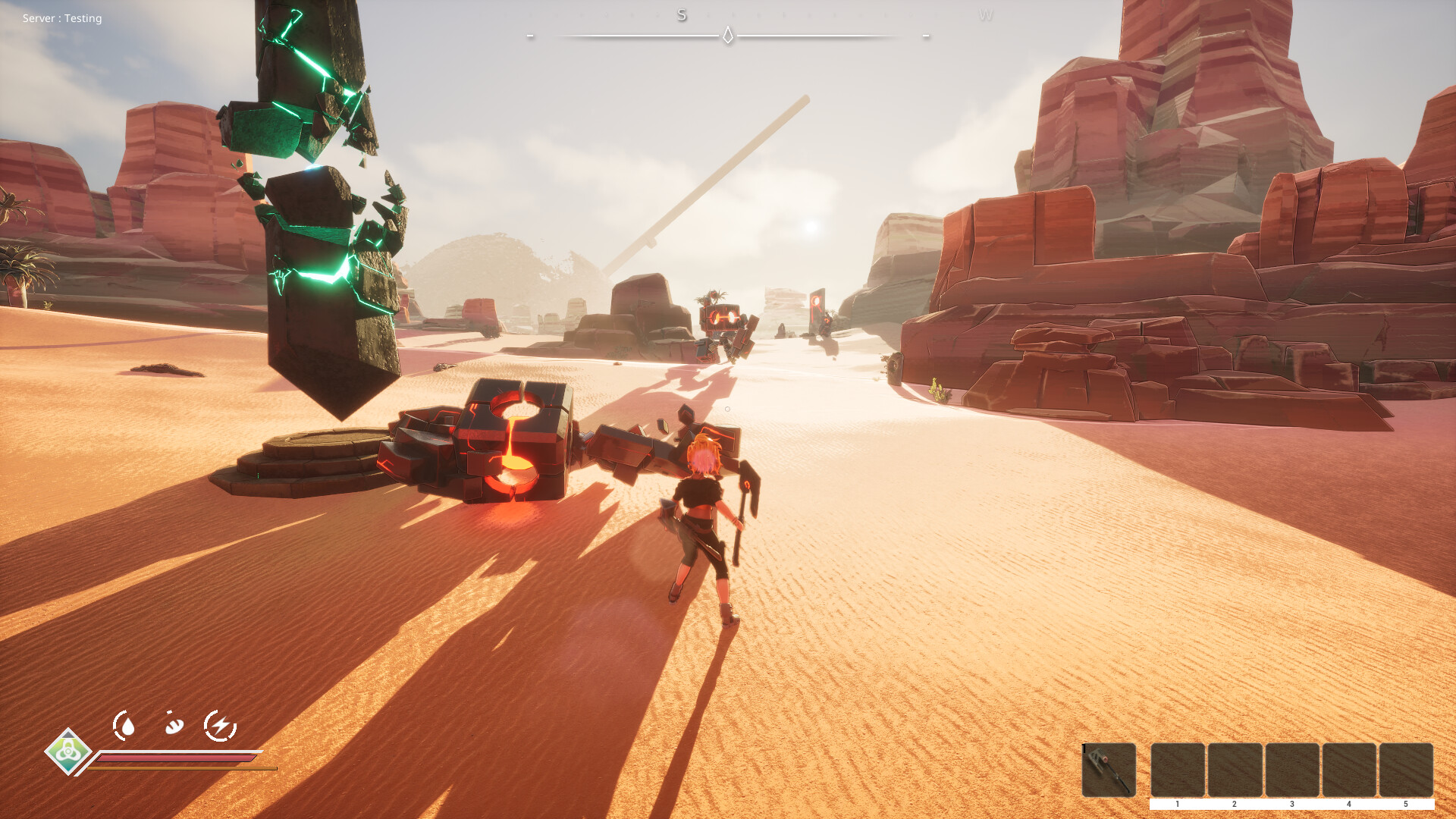Click the equipped pickaxe tool icon
Image resolution: width=1456 pixels, height=819 pixels.
click(x=1109, y=770)
